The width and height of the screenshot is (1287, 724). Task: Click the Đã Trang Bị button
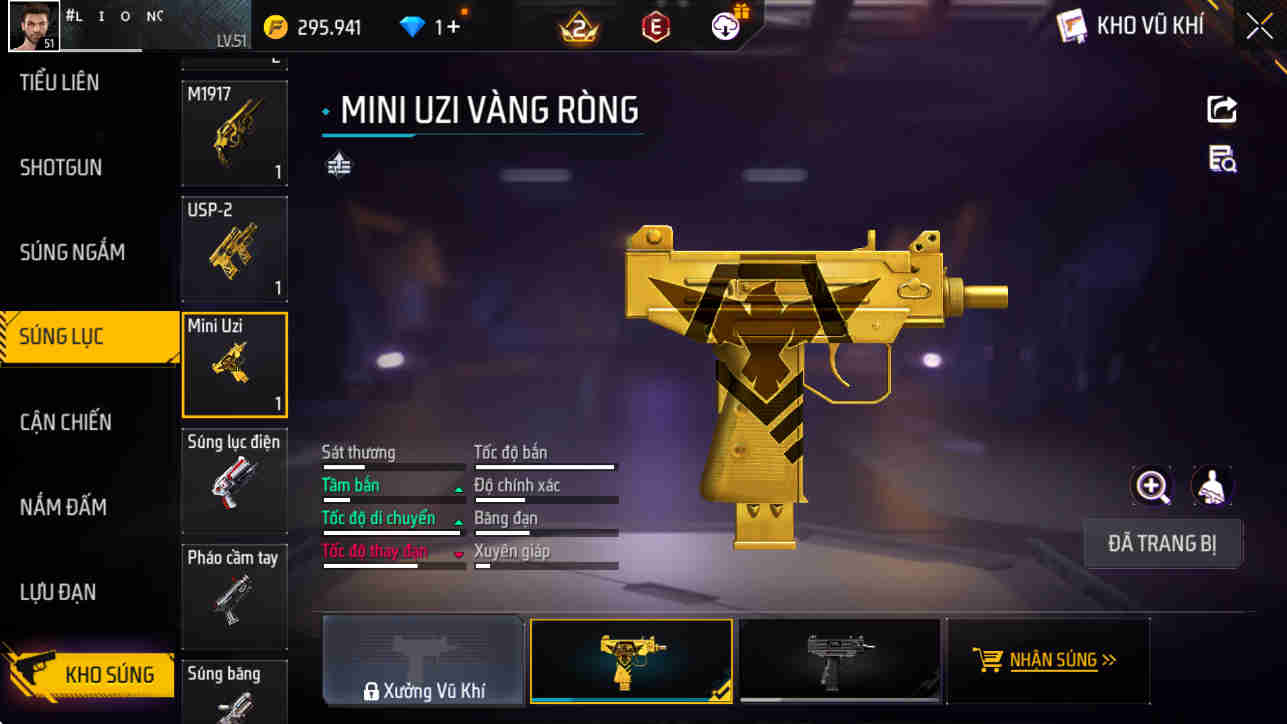pos(1162,544)
